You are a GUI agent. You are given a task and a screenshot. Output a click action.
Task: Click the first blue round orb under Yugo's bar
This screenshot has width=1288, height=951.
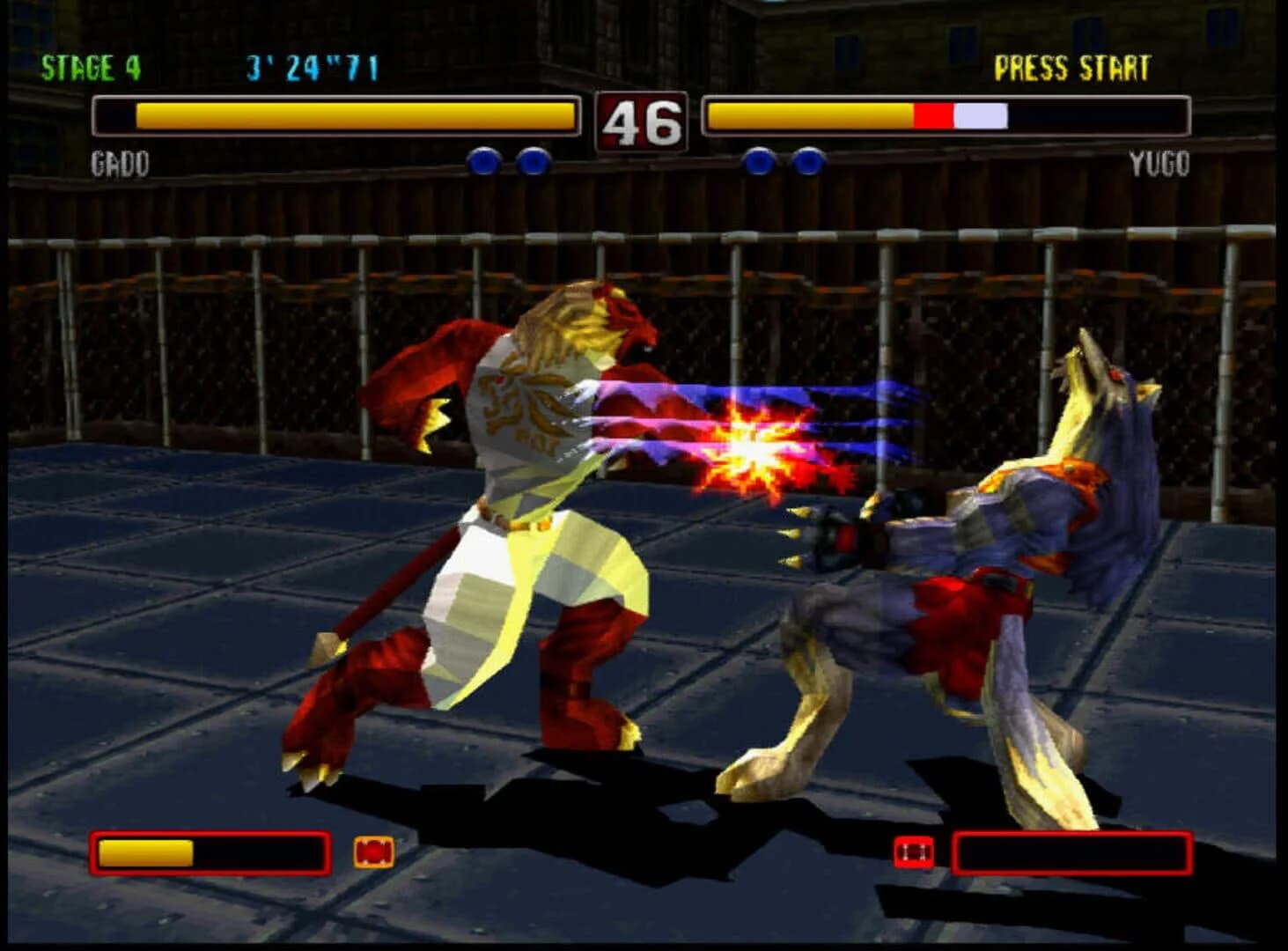click(x=758, y=161)
